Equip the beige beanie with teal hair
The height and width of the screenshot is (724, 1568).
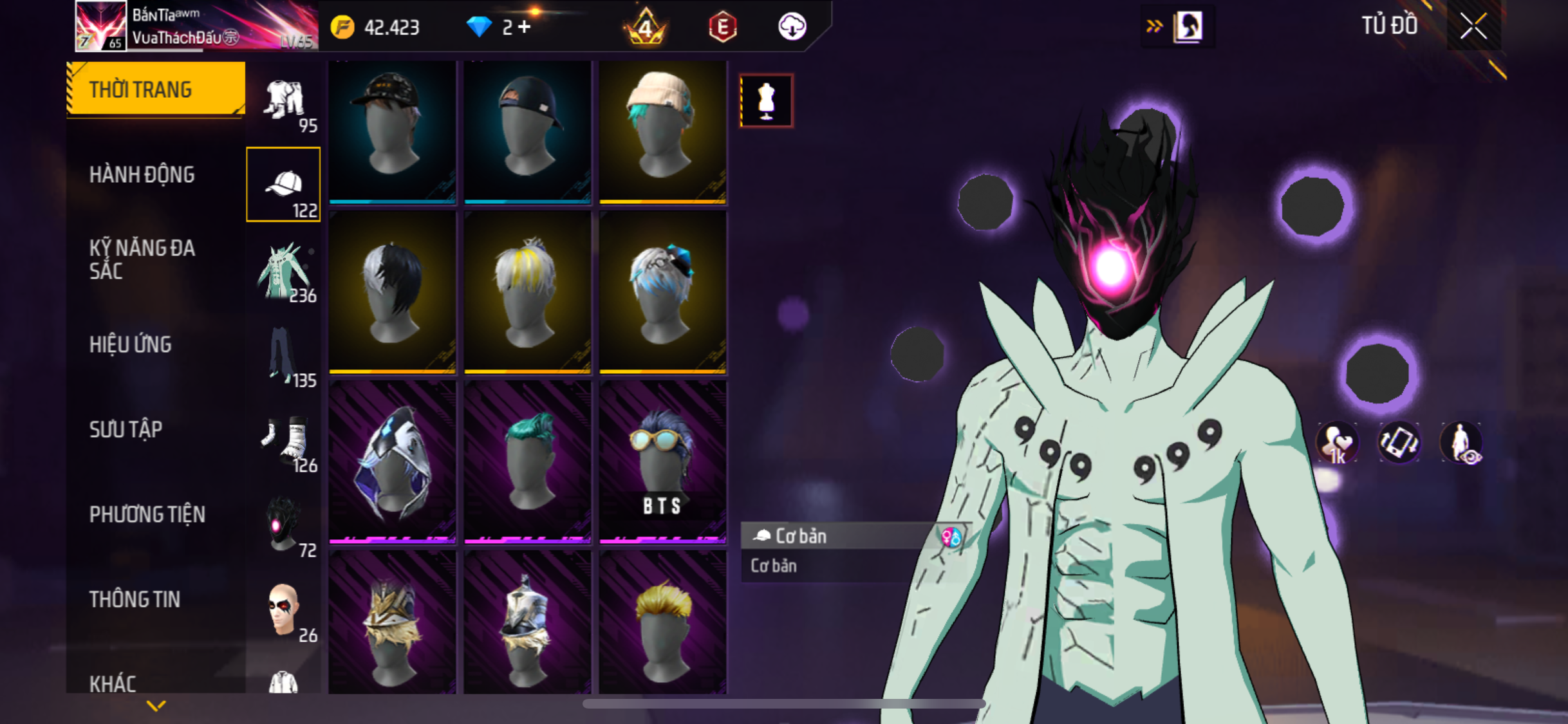pos(662,131)
